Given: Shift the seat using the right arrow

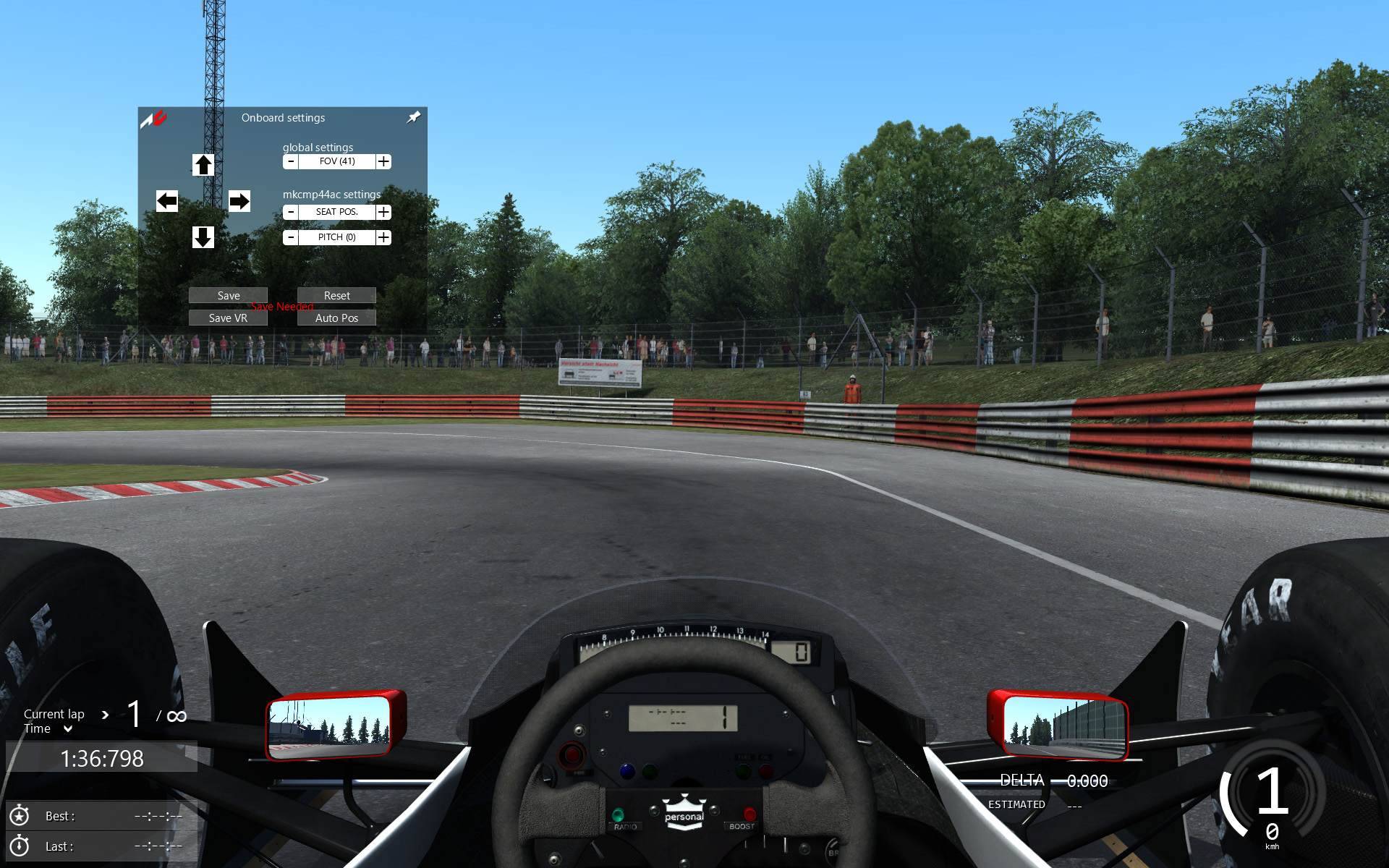Looking at the screenshot, I should (x=239, y=201).
